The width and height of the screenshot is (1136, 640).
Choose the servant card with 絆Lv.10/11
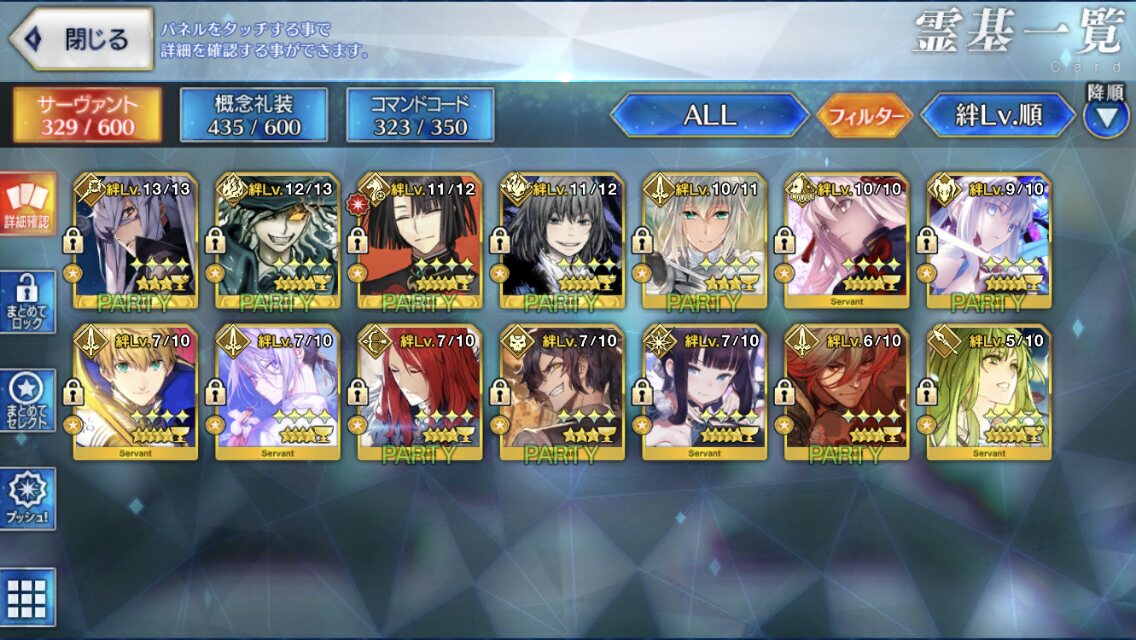(704, 240)
